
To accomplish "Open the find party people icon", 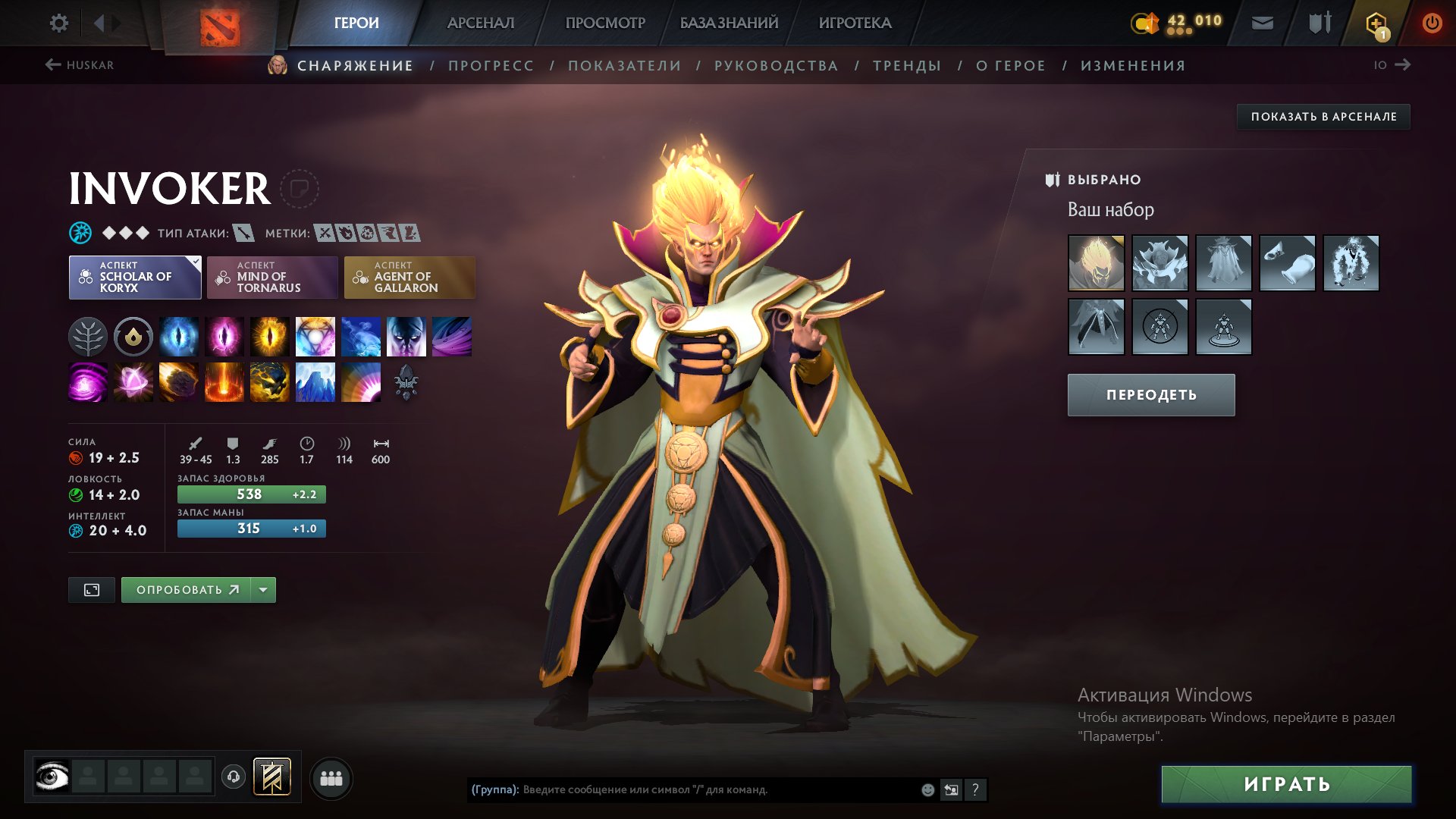I will (331, 778).
